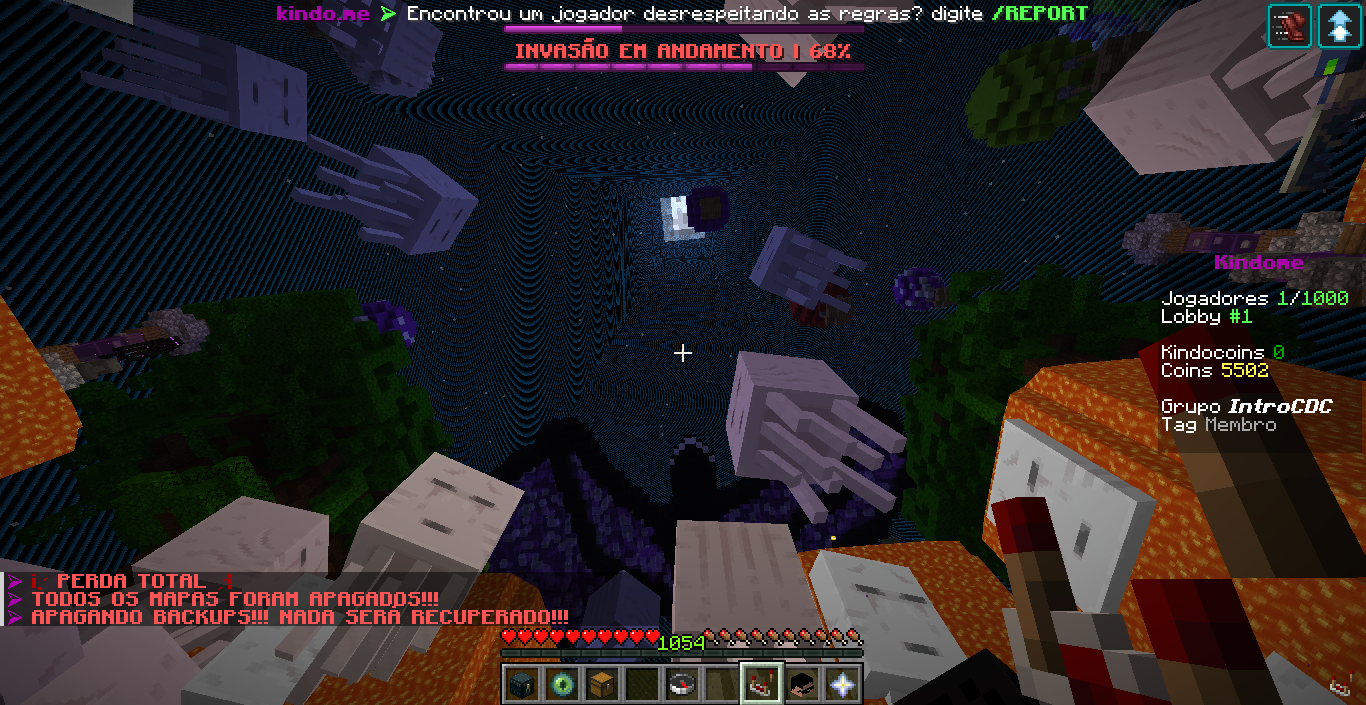Select the ender chest hotbar slot
The image size is (1366, 705).
tap(520, 684)
